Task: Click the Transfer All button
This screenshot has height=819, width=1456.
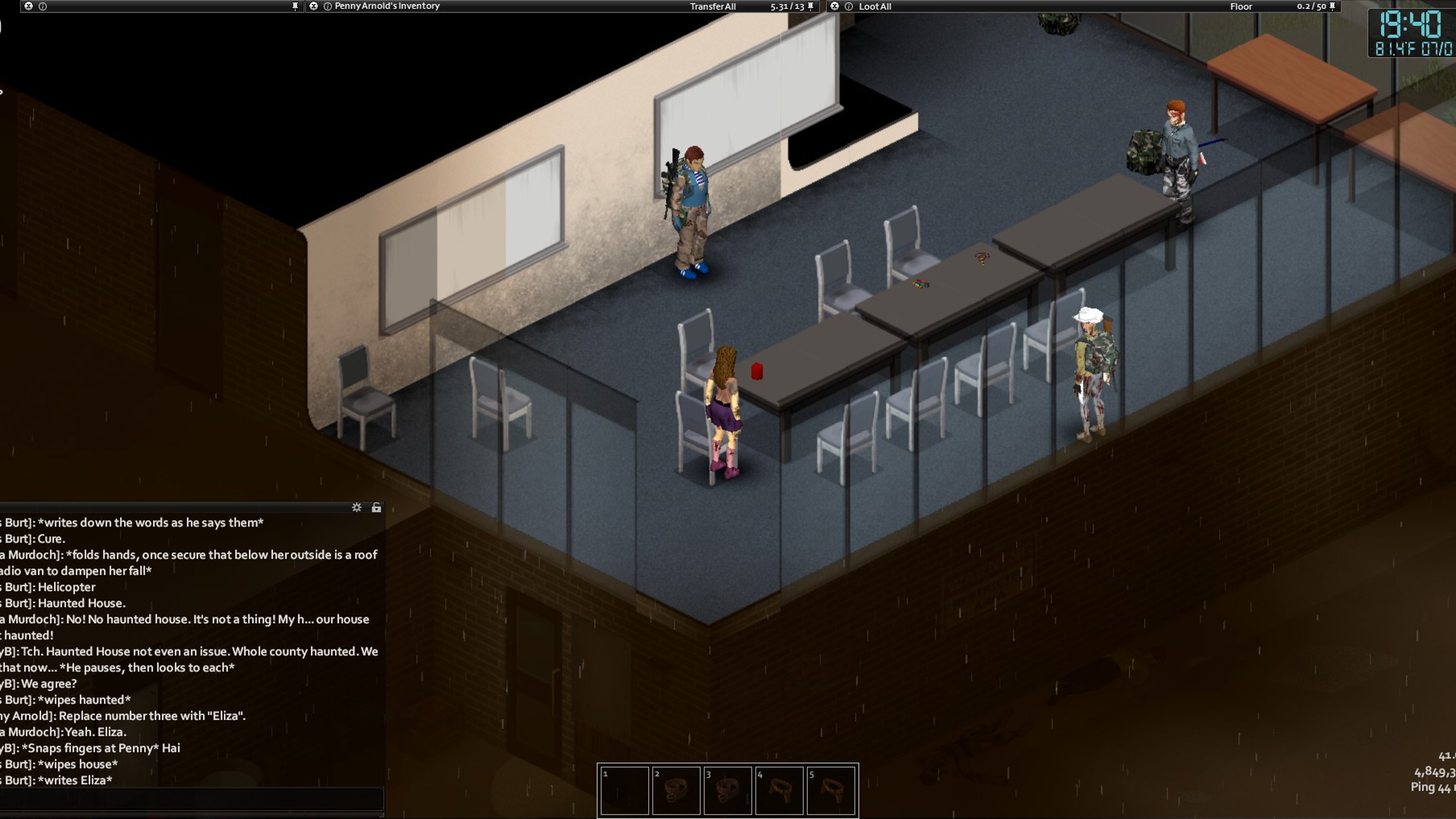Action: coord(712,6)
